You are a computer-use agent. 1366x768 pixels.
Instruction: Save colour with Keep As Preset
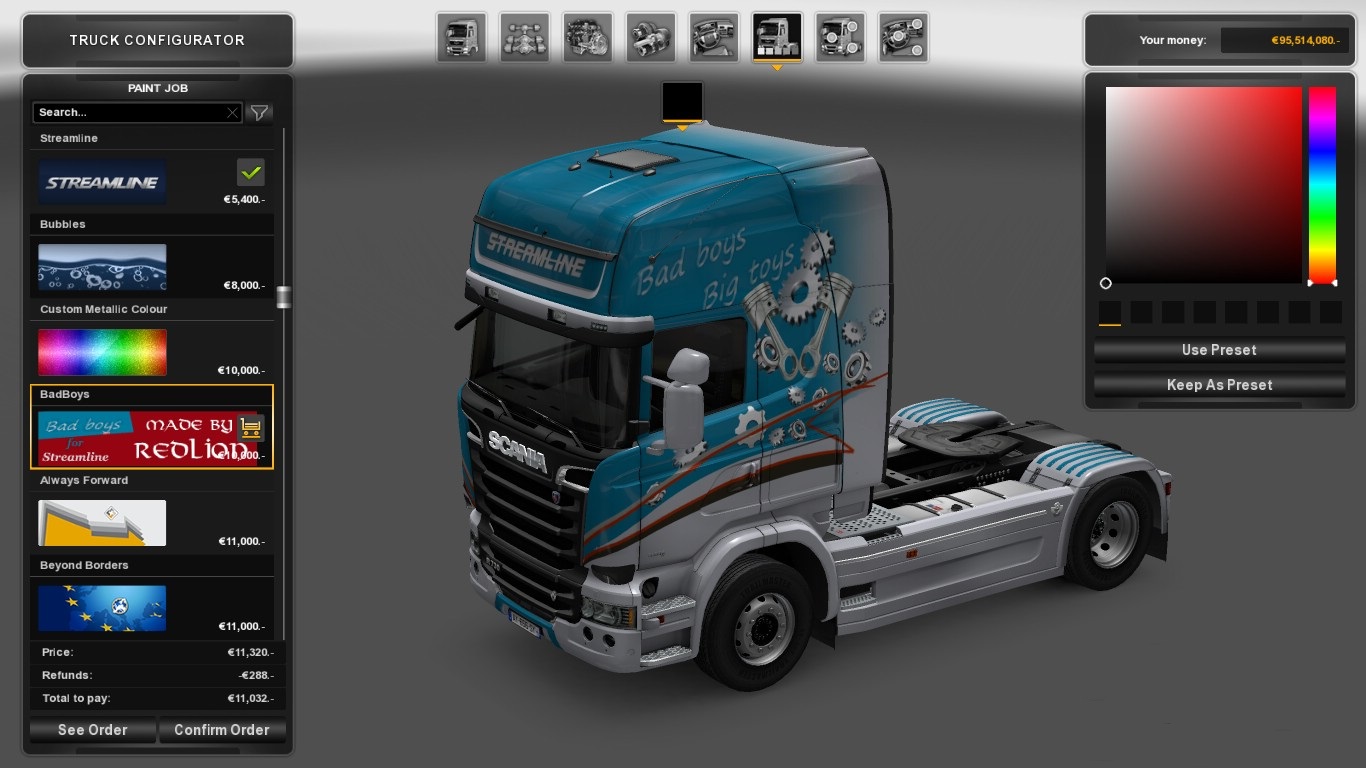(1218, 385)
